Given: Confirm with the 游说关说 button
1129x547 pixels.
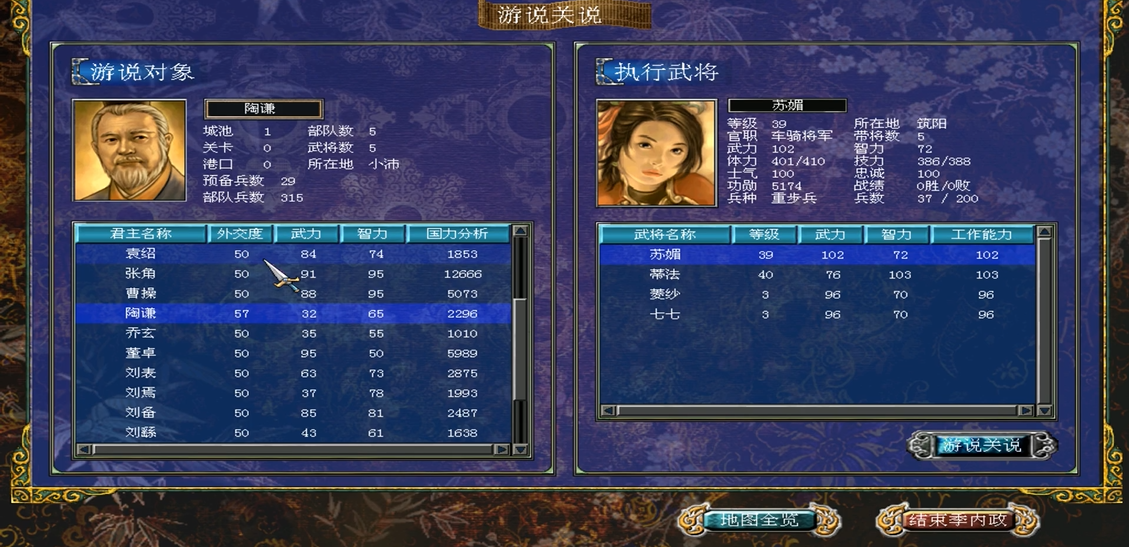Looking at the screenshot, I should pyautogui.click(x=981, y=445).
